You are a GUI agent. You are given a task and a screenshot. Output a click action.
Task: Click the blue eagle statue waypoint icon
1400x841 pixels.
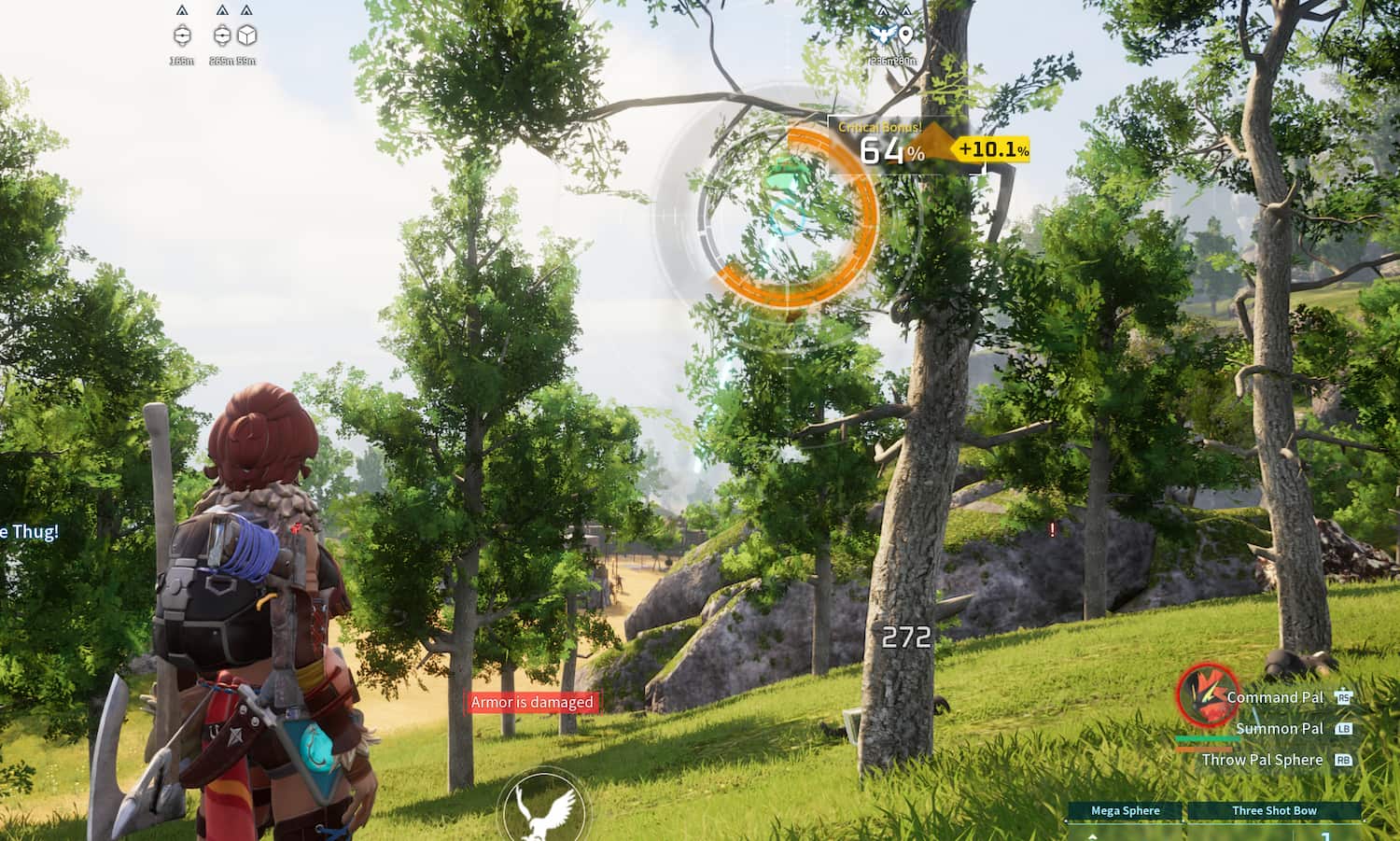click(882, 33)
